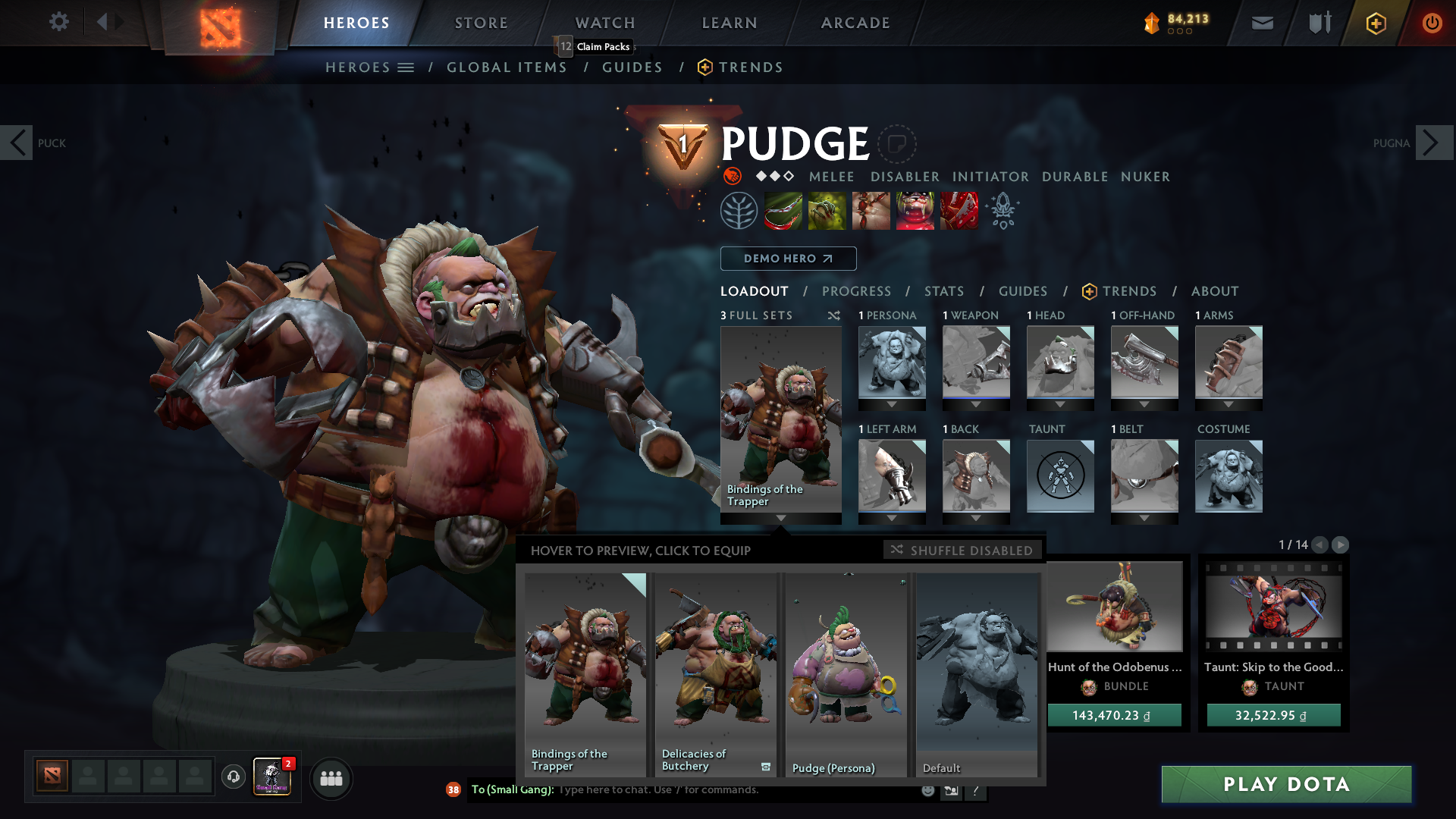1456x819 pixels.
Task: Open the Store tab
Action: (x=481, y=23)
